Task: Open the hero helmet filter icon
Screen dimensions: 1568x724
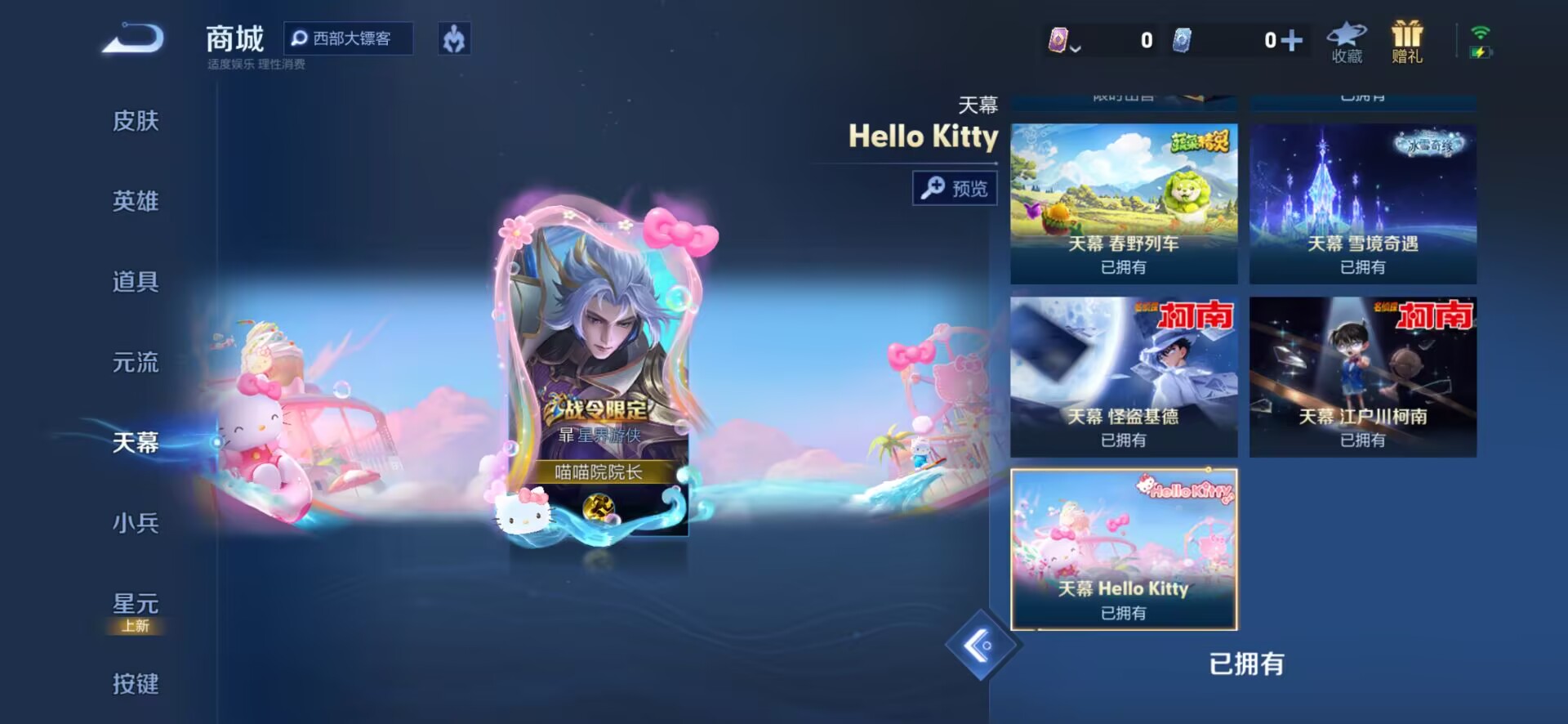Action: 454,38
